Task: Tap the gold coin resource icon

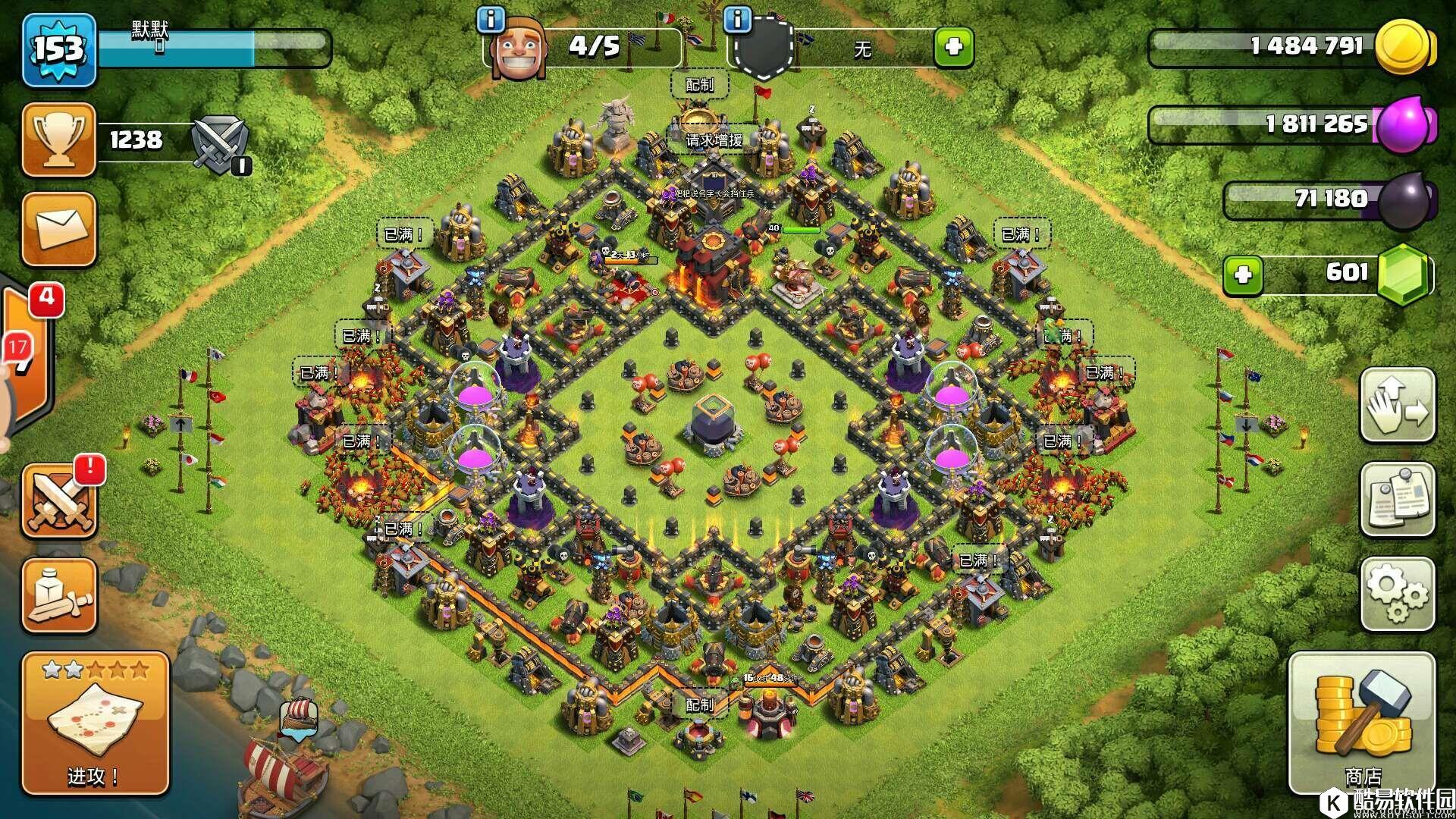Action: tap(1404, 47)
